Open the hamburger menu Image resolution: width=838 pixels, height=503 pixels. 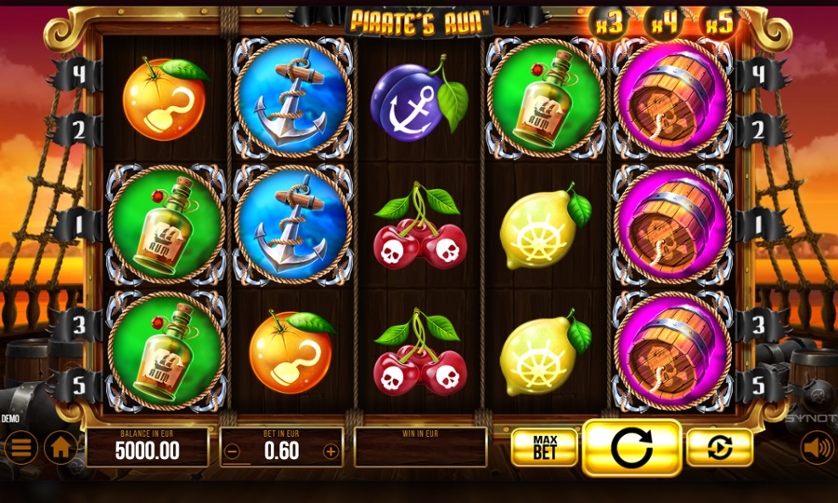click(19, 447)
